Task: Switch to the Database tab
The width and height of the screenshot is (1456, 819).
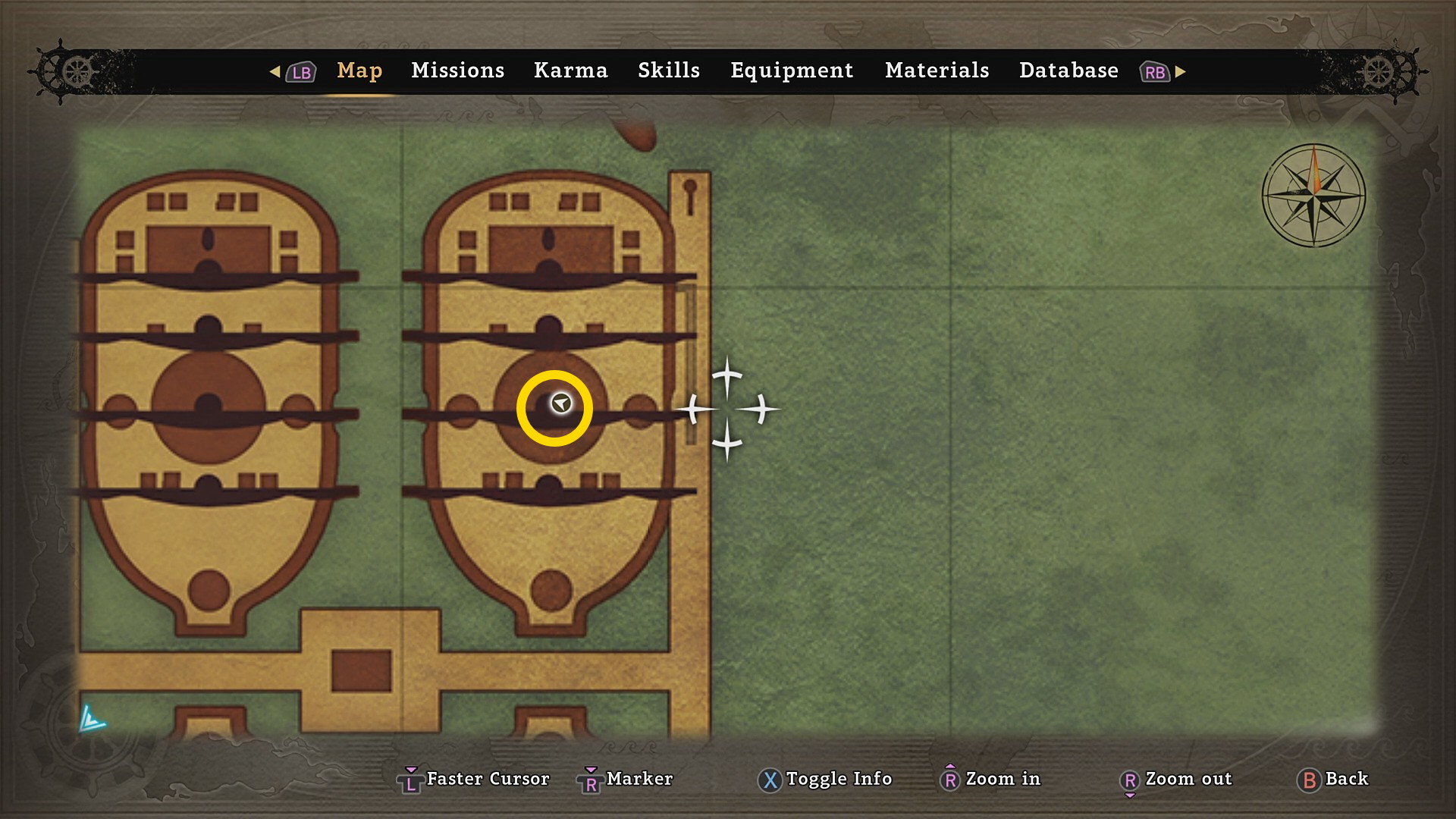Action: [1068, 71]
